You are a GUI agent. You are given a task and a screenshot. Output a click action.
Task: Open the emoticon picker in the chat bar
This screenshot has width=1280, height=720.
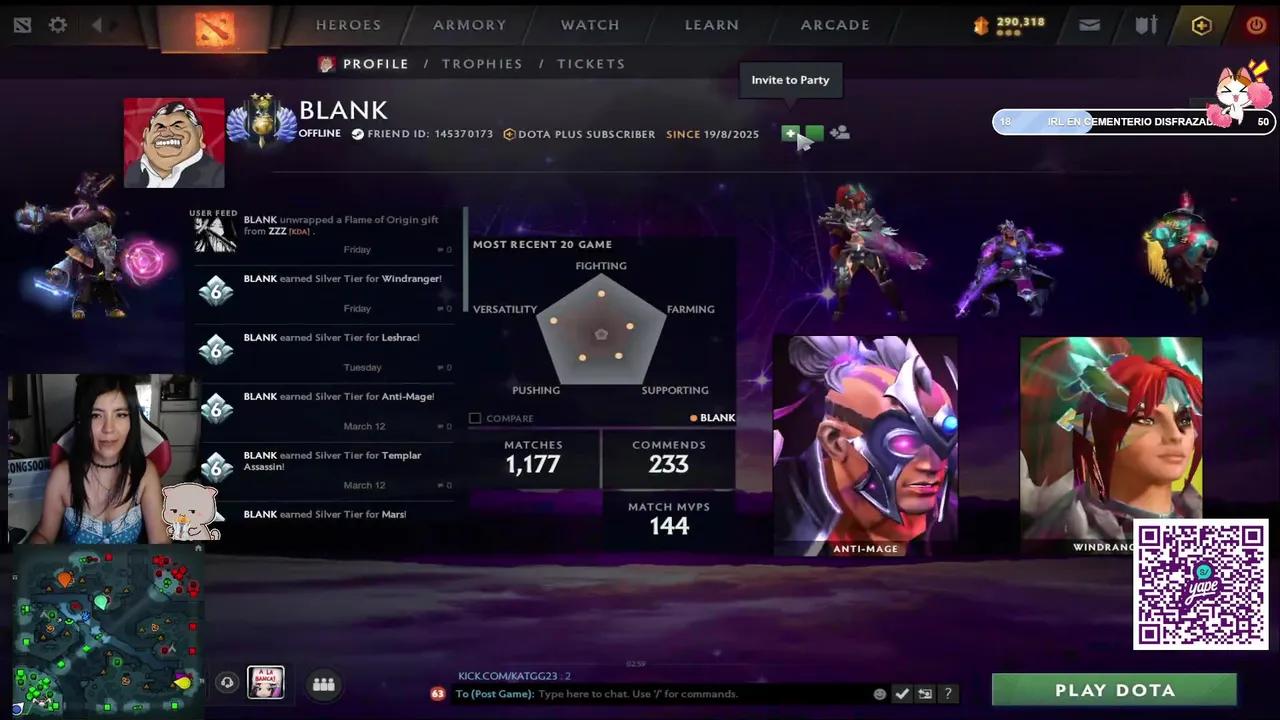879,693
